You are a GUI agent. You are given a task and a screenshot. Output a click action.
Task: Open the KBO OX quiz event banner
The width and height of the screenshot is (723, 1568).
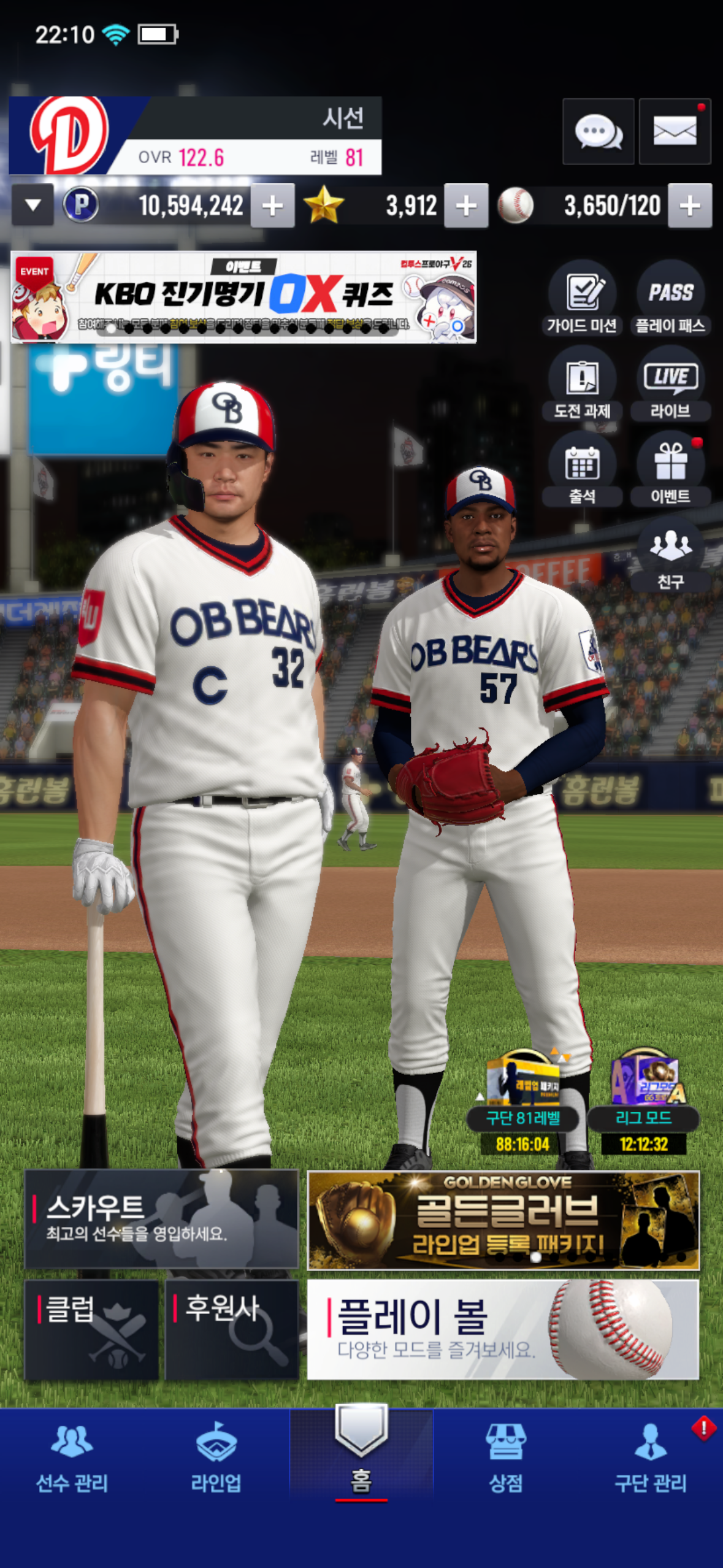pyautogui.click(x=243, y=297)
